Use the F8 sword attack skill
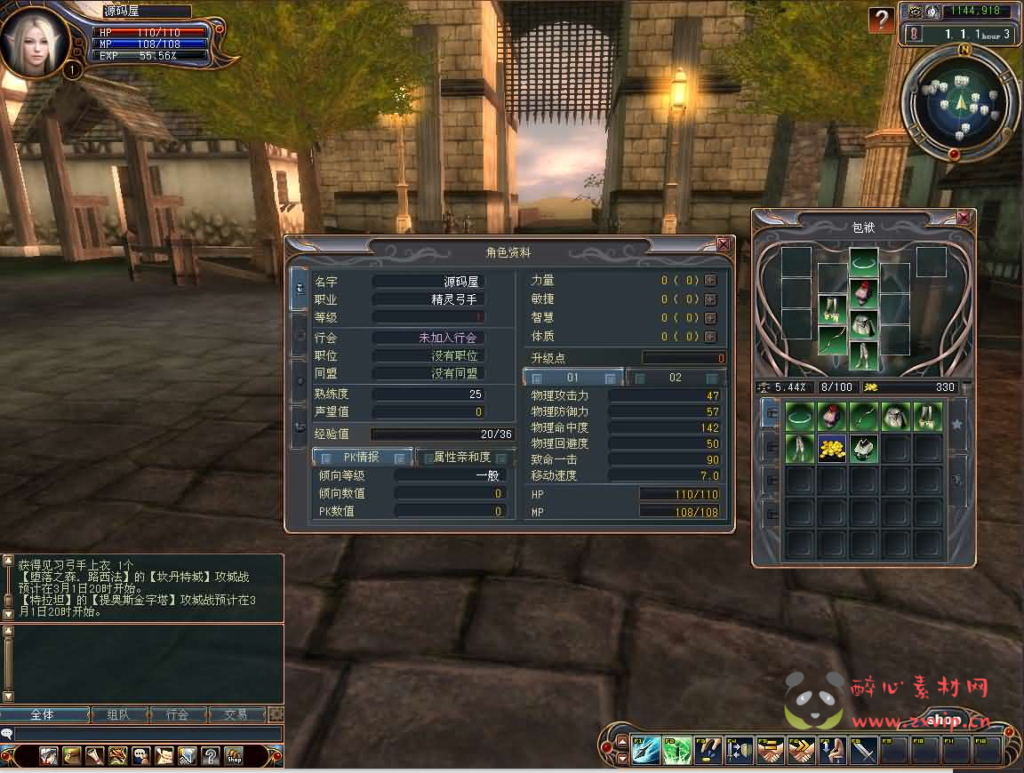The image size is (1024, 773). (x=863, y=750)
